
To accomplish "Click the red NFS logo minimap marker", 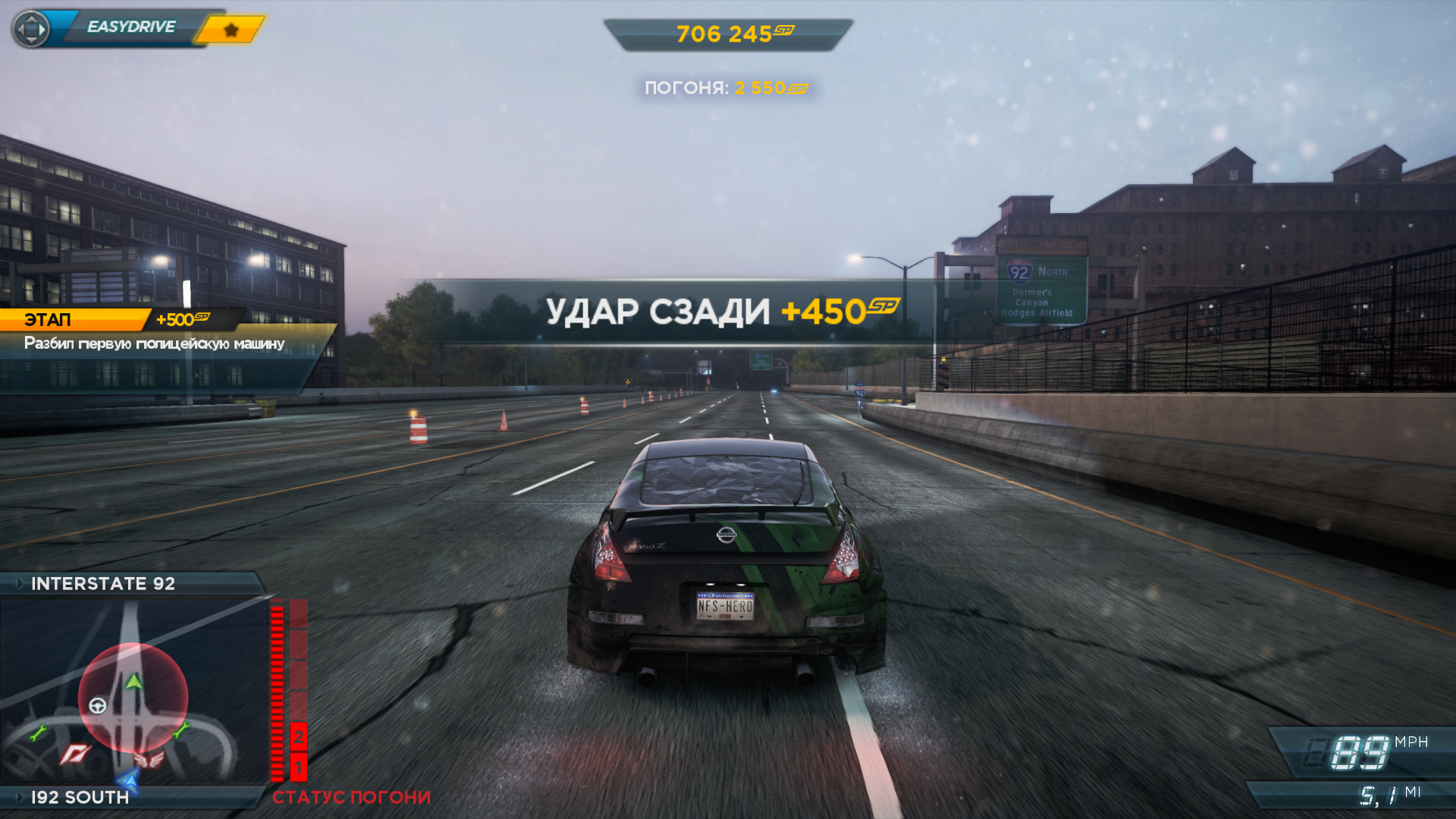I will click(x=76, y=754).
